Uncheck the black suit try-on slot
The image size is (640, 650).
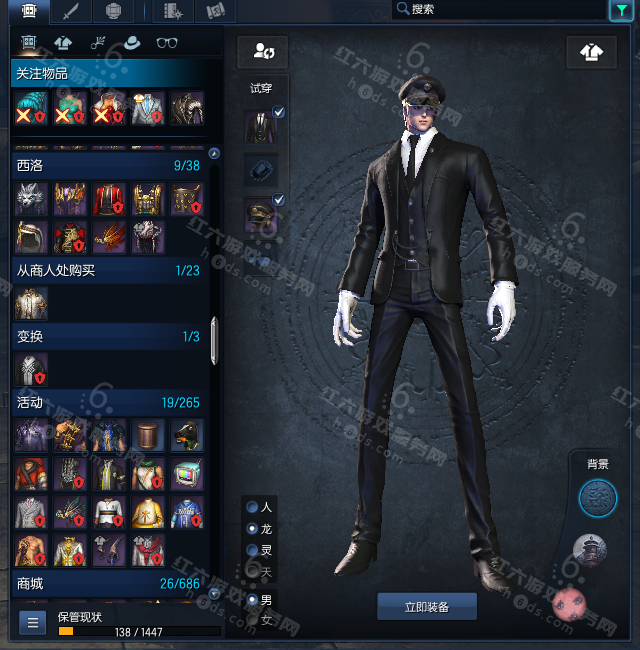278,113
